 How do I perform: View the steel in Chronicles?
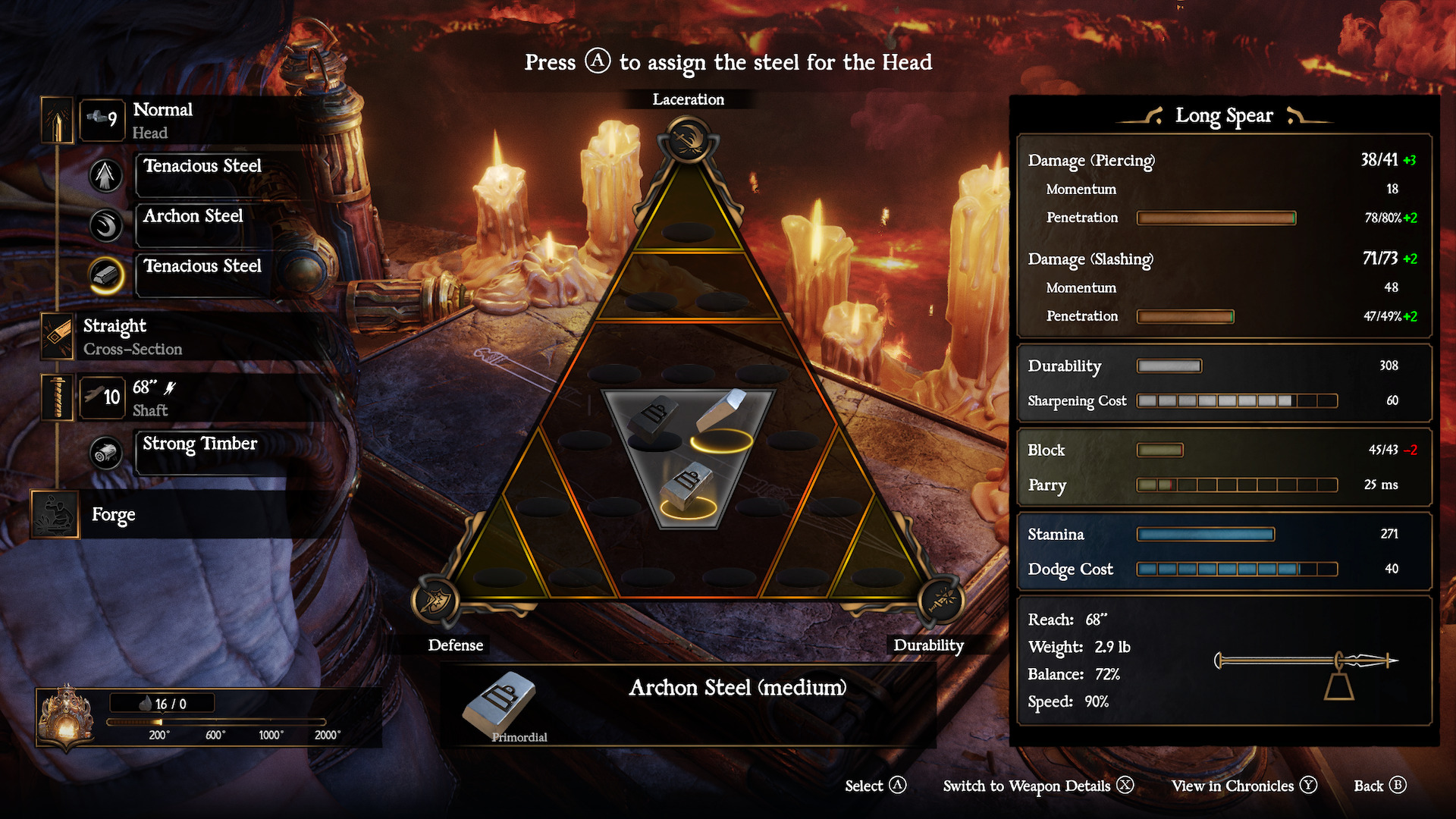pos(1244,786)
